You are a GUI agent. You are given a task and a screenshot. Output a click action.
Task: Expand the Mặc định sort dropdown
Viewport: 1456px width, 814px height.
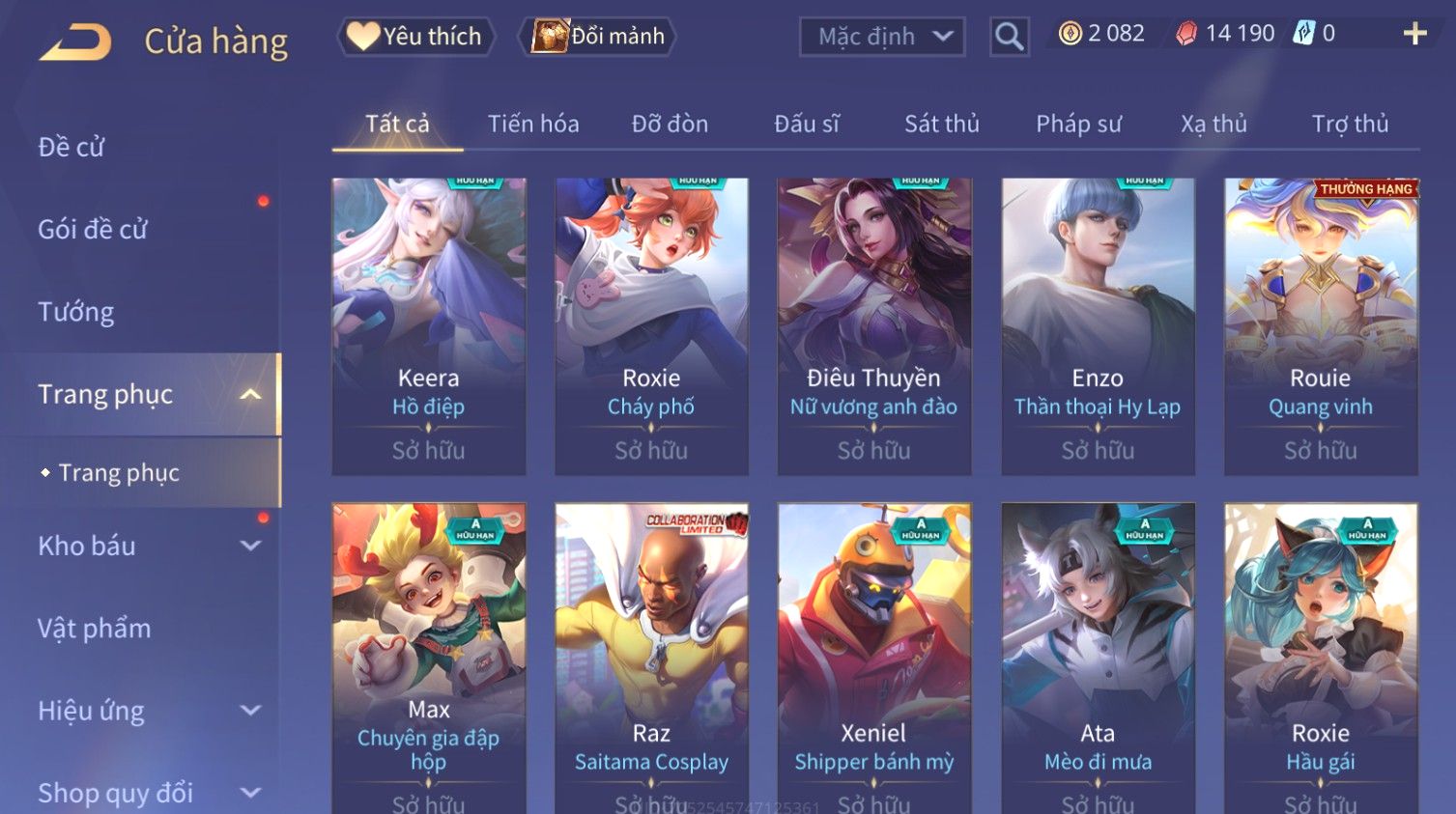click(x=882, y=37)
